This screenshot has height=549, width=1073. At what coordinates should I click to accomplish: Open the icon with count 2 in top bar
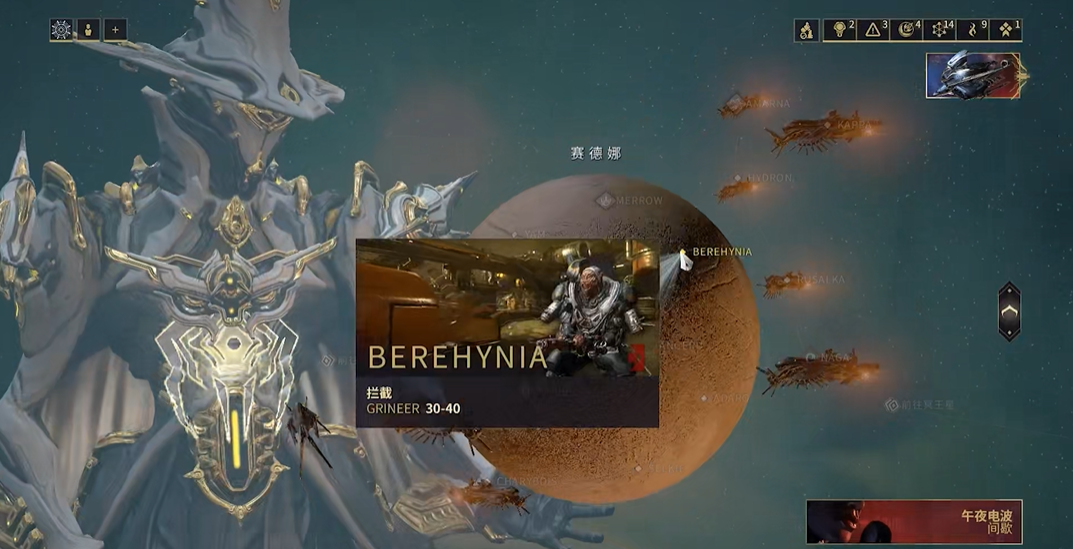pos(840,30)
